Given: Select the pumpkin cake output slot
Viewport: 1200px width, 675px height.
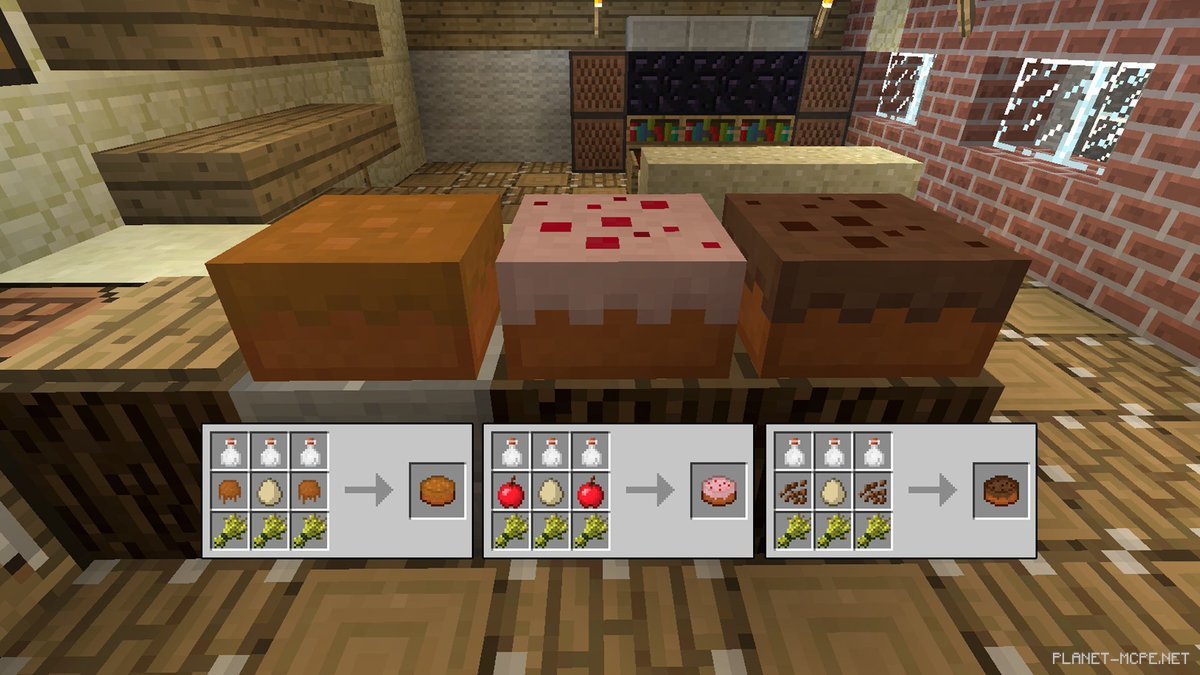Looking at the screenshot, I should click(x=437, y=490).
